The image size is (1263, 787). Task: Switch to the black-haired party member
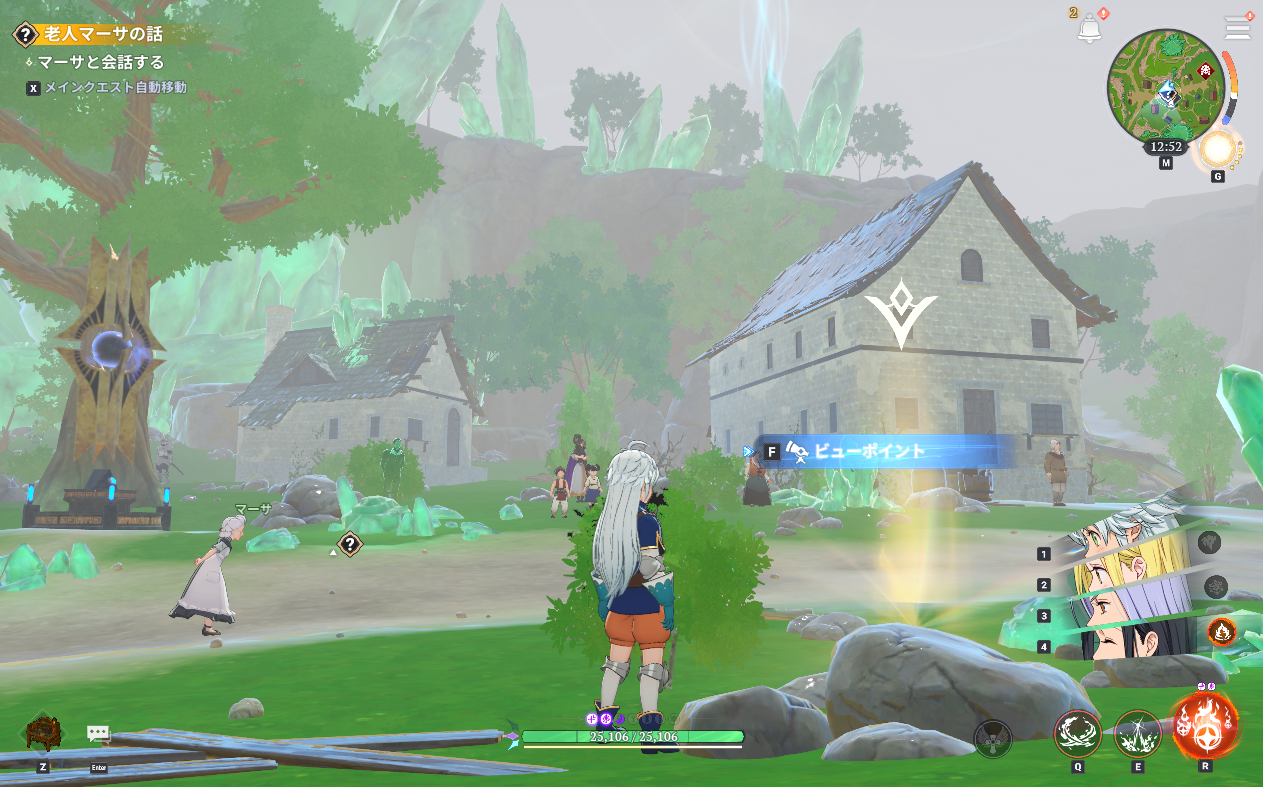(1129, 642)
